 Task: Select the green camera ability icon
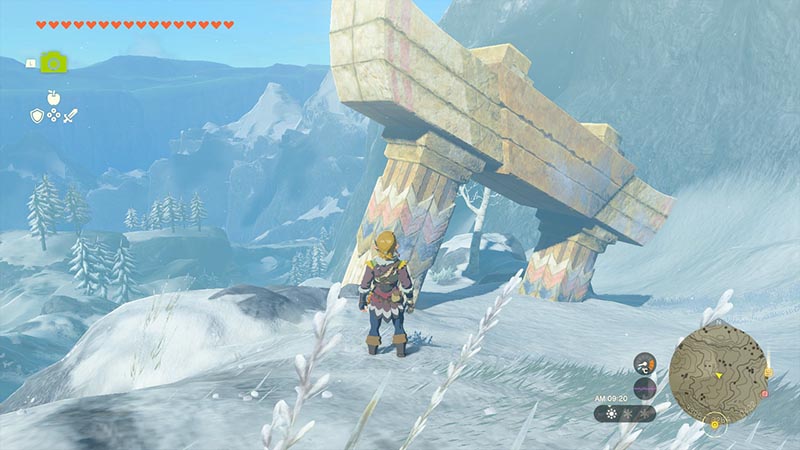[x=54, y=62]
